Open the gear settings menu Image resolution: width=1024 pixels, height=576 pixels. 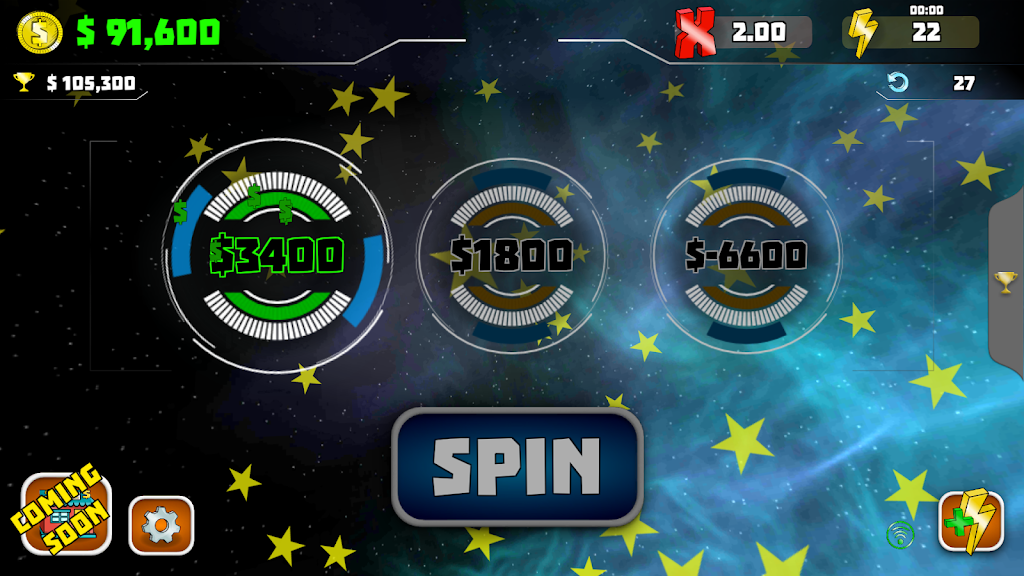161,525
